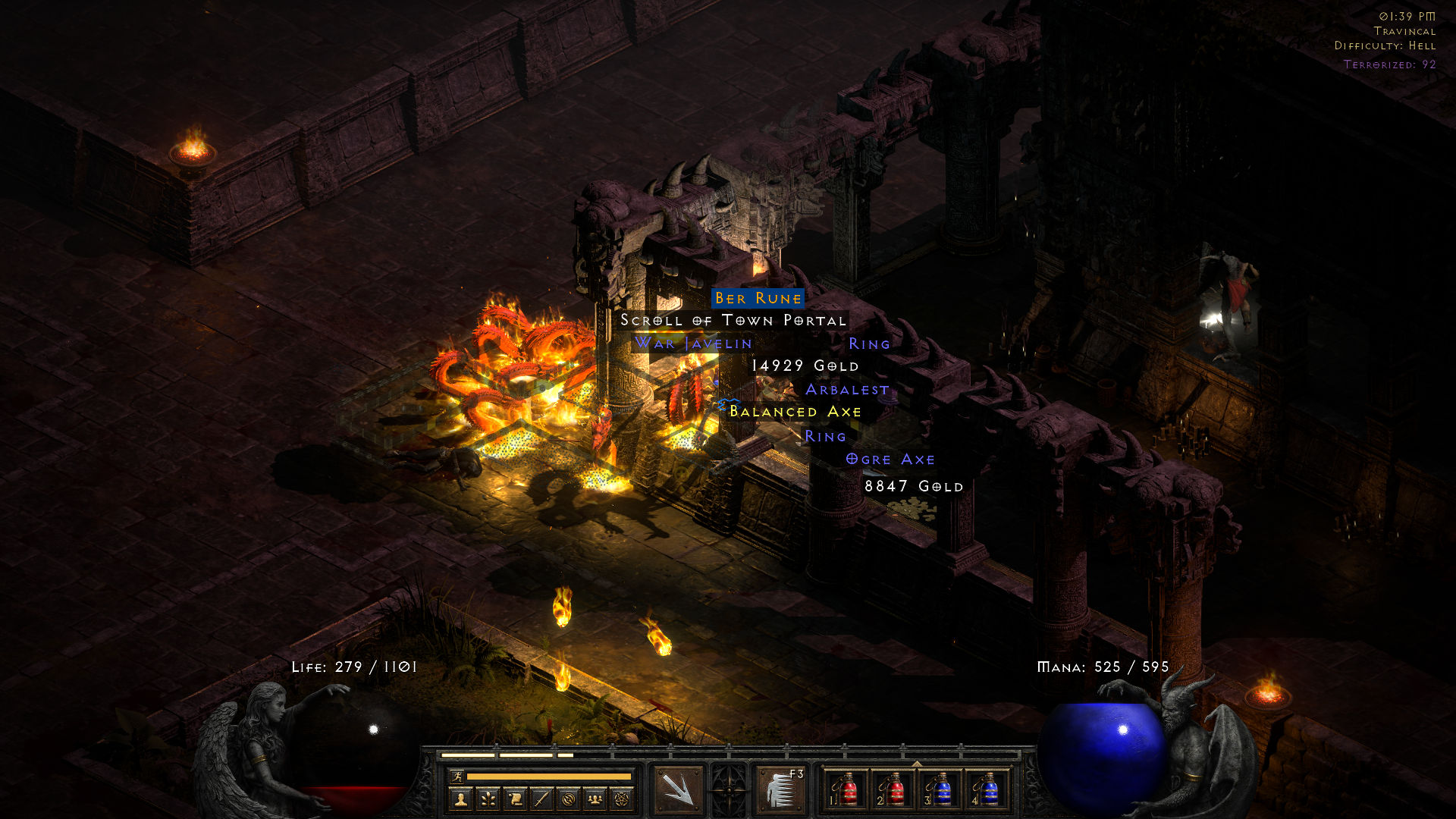The width and height of the screenshot is (1456, 819).
Task: Select the left-click throw skill slot
Action: pyautogui.click(x=677, y=789)
